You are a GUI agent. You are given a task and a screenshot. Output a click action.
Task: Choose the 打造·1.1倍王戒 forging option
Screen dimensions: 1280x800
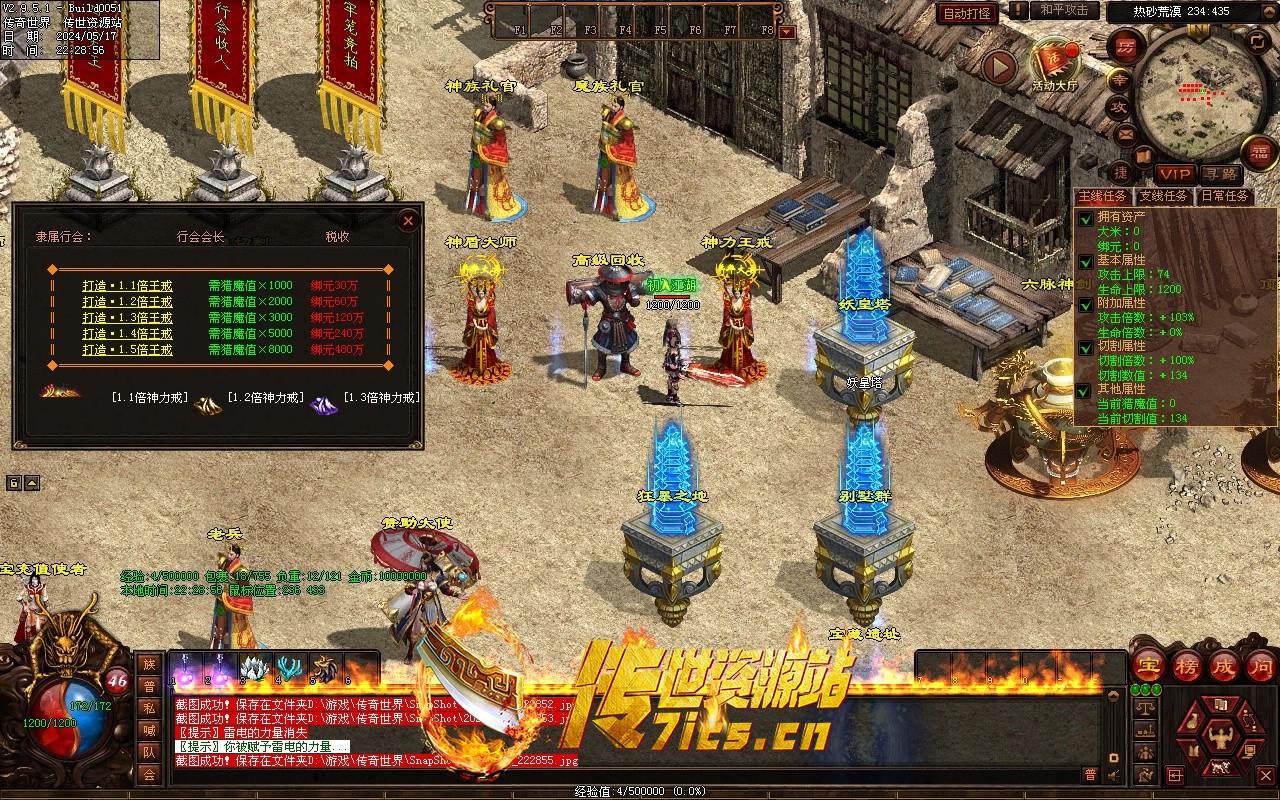point(127,285)
